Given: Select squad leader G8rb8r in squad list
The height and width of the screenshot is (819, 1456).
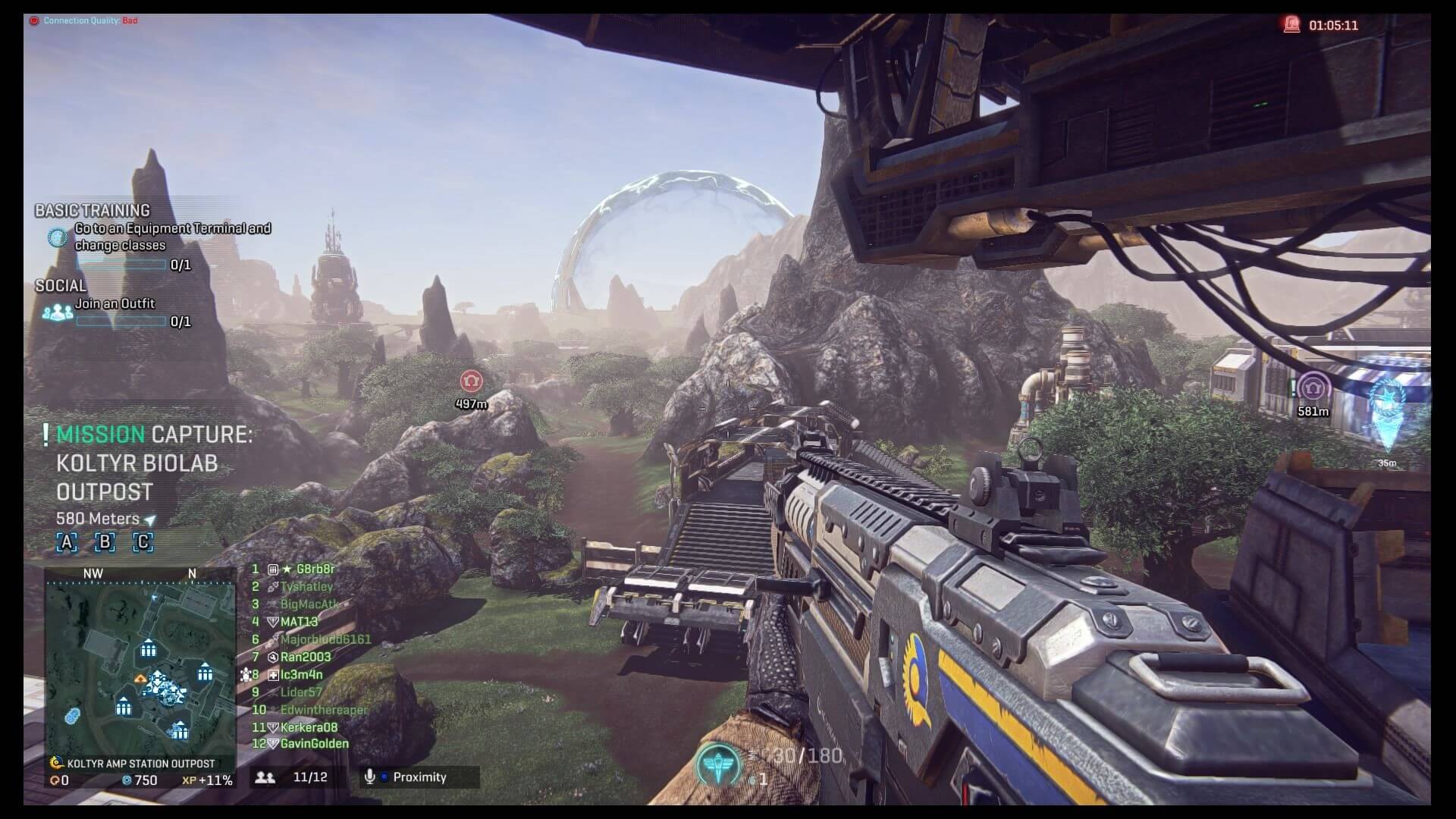Looking at the screenshot, I should tap(315, 569).
